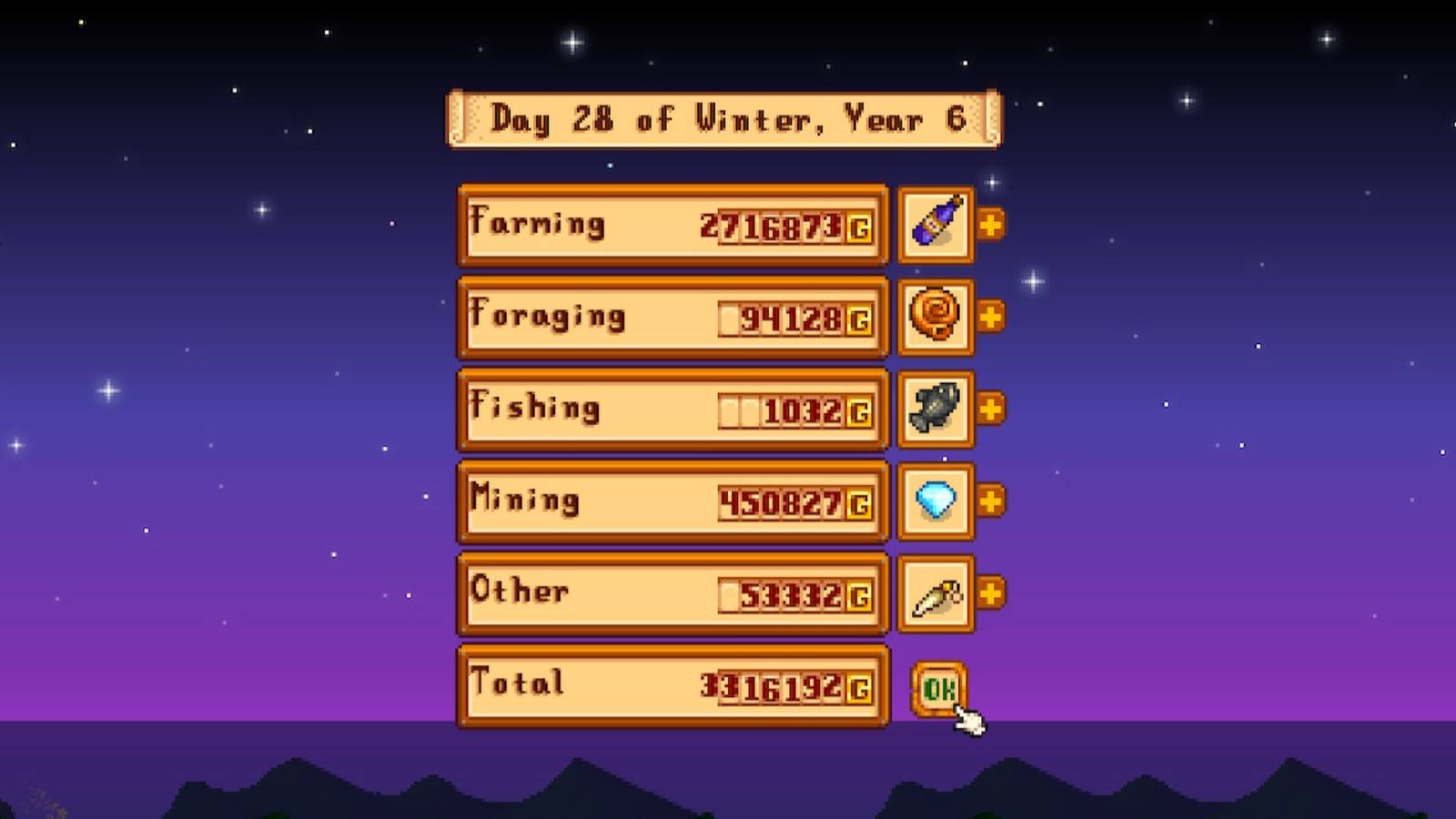Select the Farming earnings row
Viewport: 1456px width, 819px height.
click(672, 225)
